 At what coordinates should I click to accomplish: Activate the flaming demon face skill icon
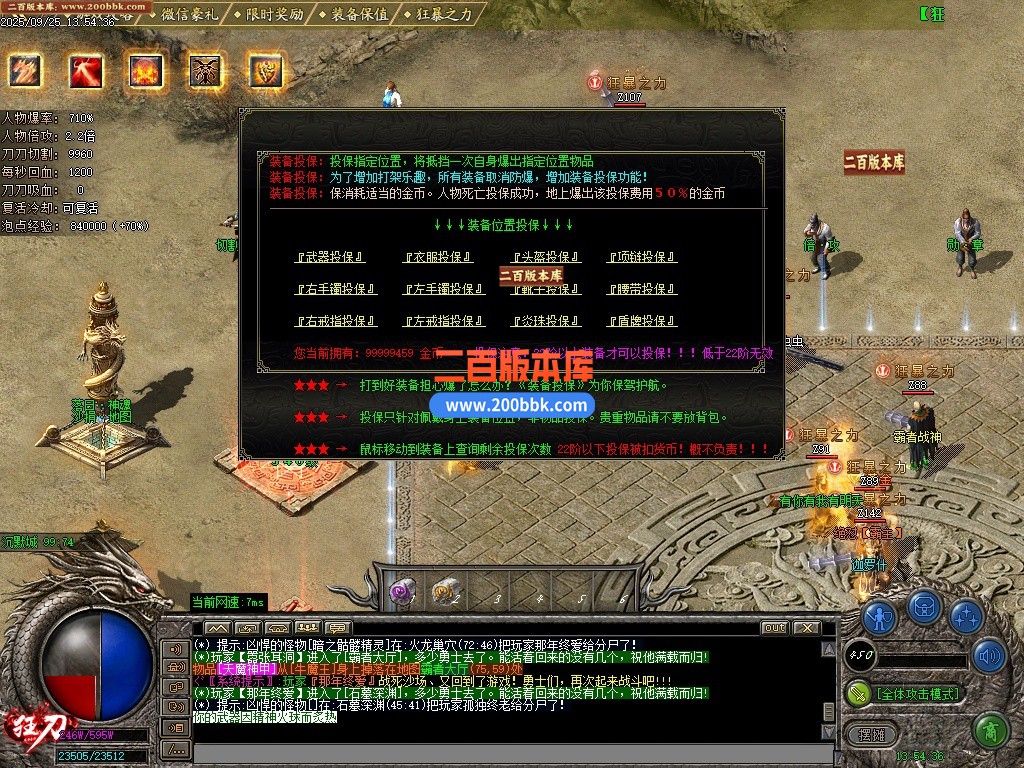(146, 71)
